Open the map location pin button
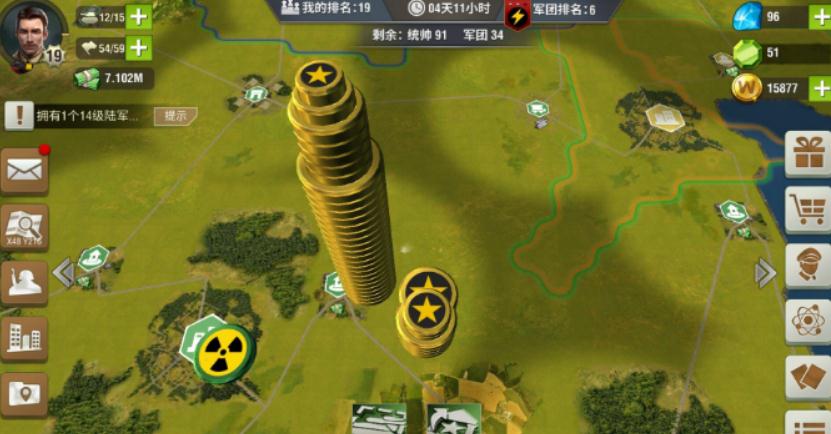 coord(24,393)
